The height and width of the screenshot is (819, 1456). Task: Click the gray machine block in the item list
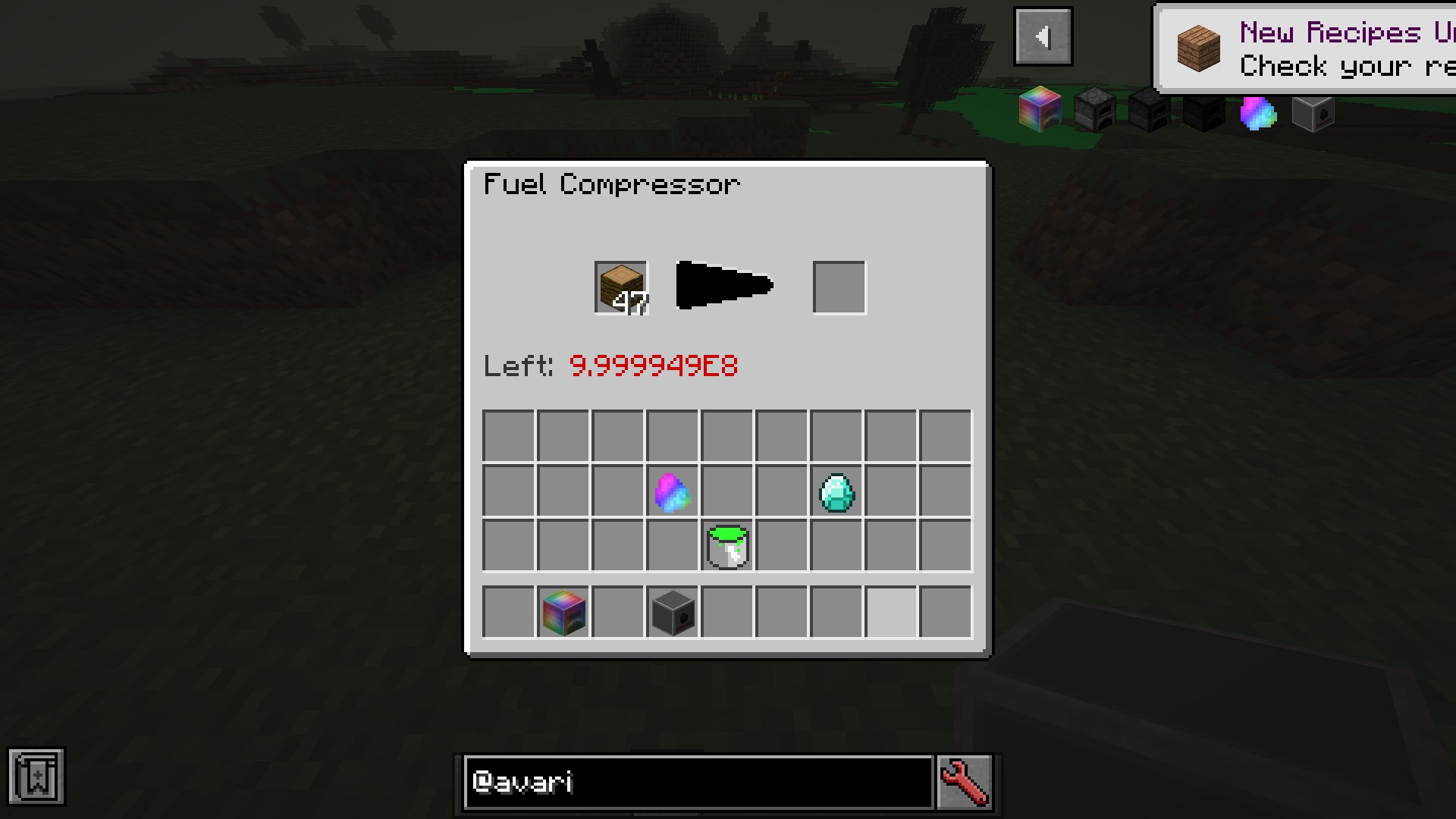(x=1313, y=112)
